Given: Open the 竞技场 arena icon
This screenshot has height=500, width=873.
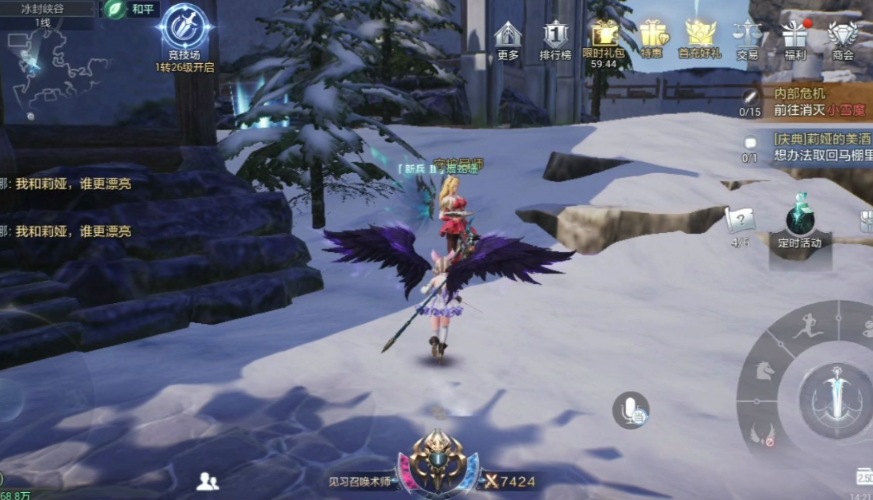Looking at the screenshot, I should [184, 30].
